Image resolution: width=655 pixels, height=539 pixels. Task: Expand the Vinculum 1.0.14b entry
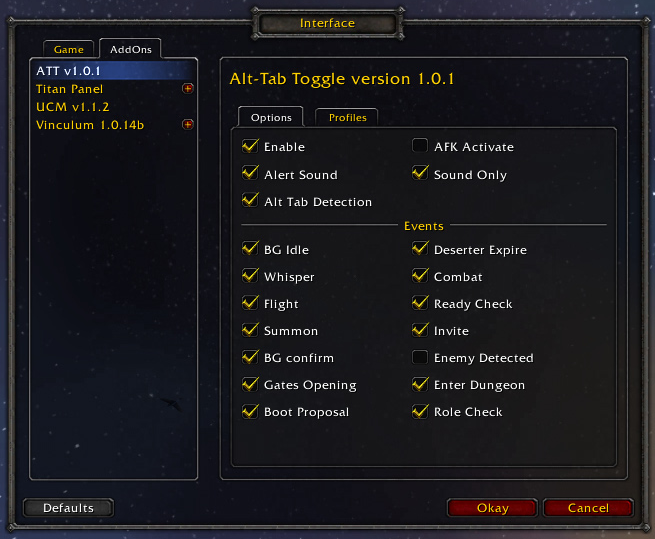pos(187,124)
